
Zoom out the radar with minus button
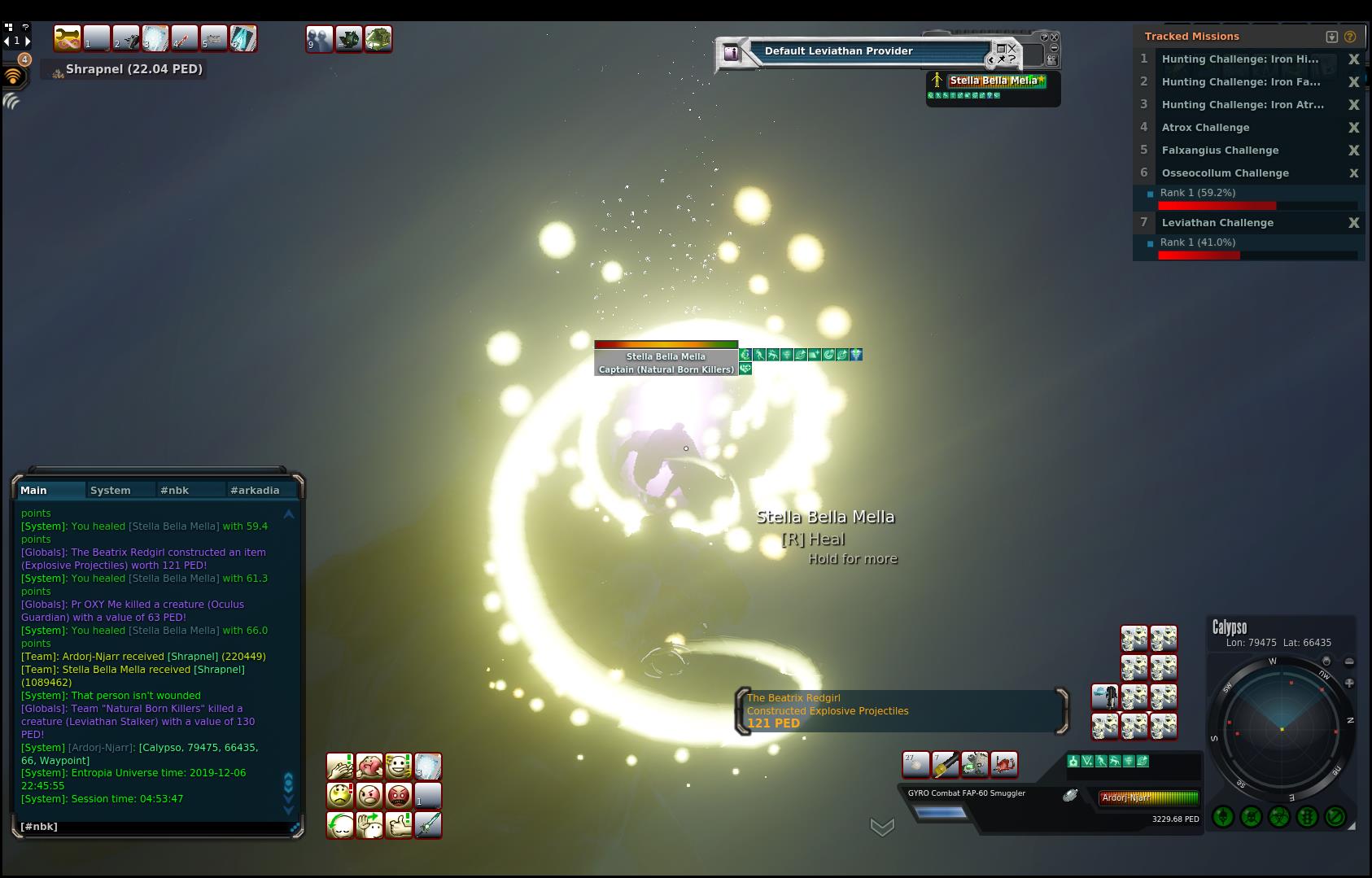(x=1349, y=662)
